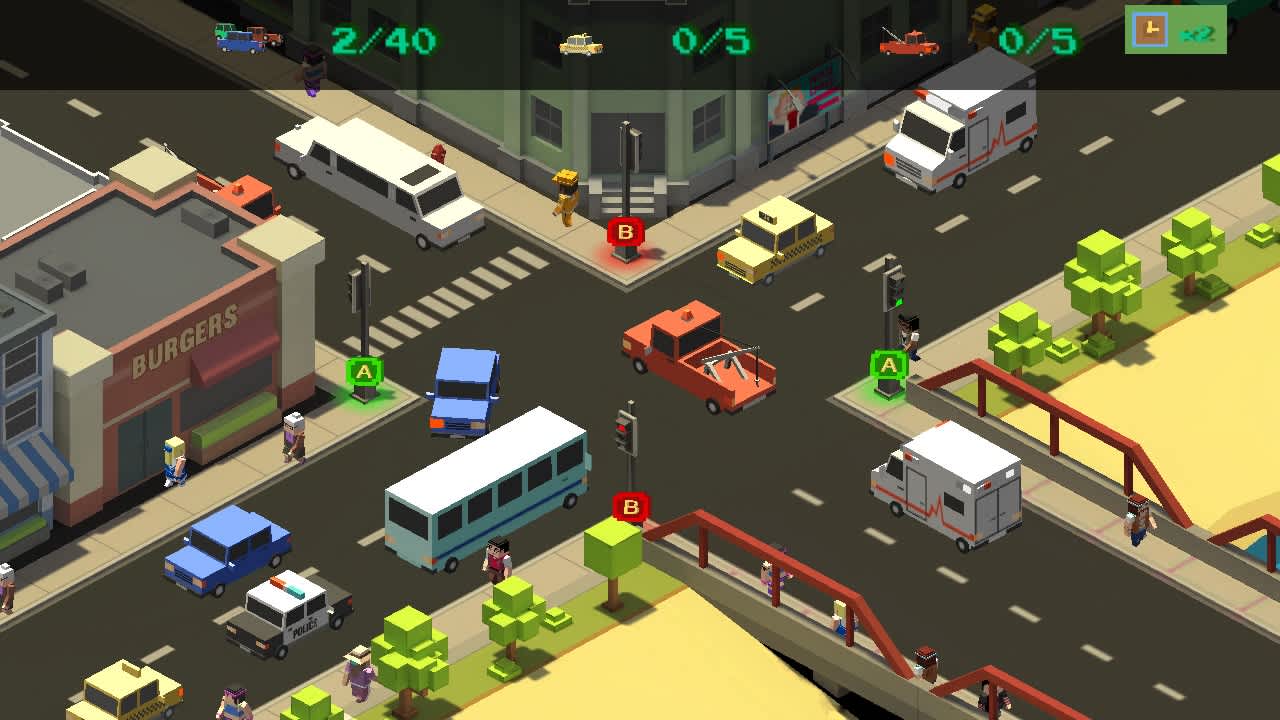Viewport: 1280px width, 720px height.
Task: Click the red traffic signal B near the crosswalk
Action: (626, 232)
